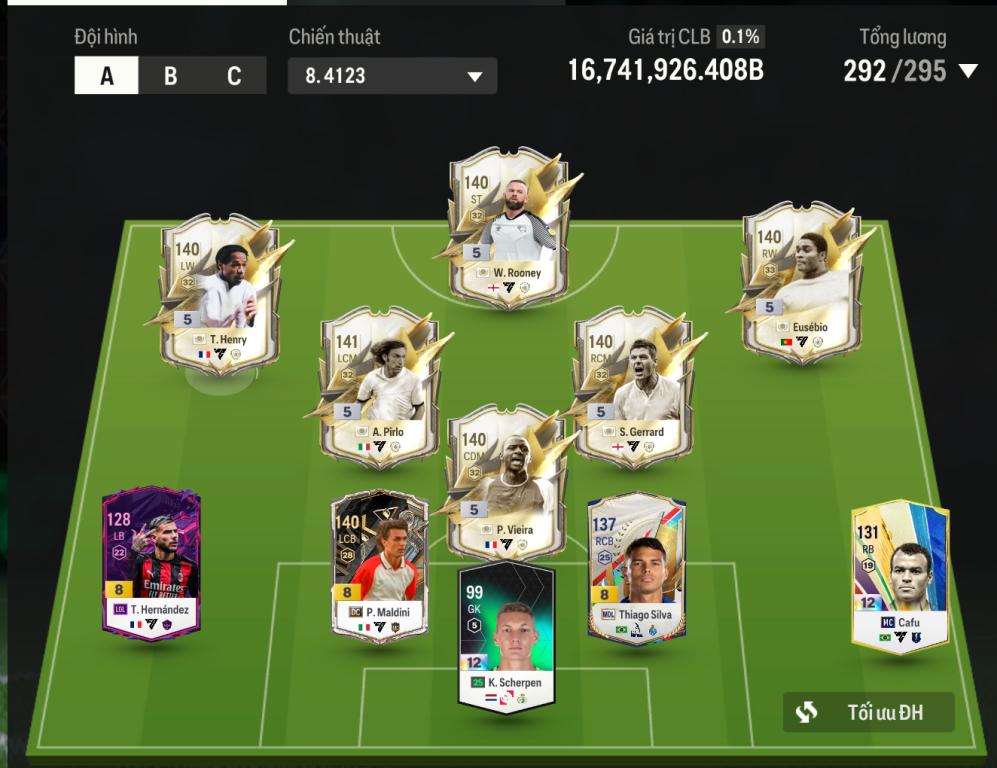Switch to squad tab C
The height and width of the screenshot is (768, 997).
click(x=234, y=77)
